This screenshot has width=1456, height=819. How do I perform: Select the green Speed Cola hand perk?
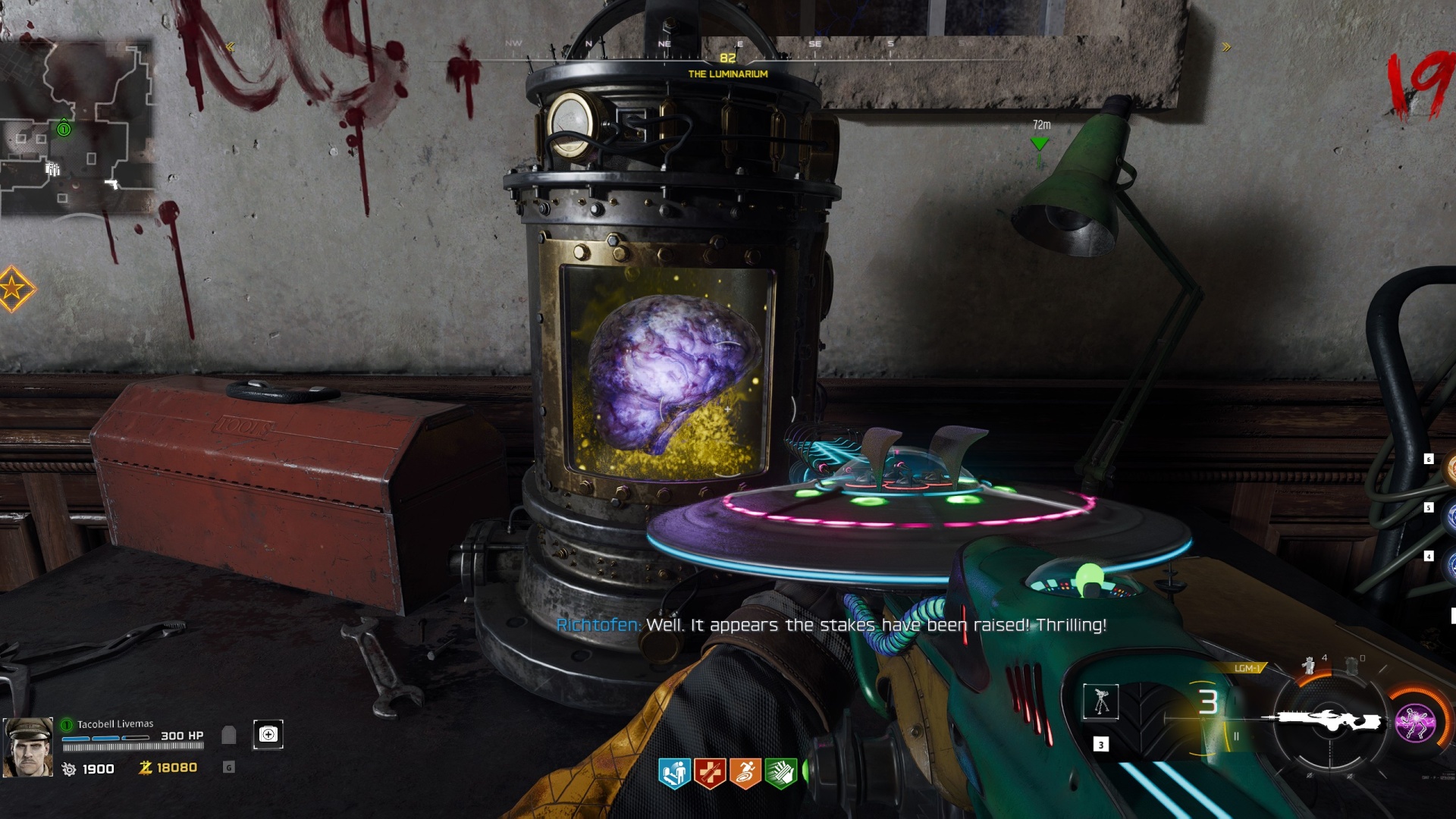781,773
